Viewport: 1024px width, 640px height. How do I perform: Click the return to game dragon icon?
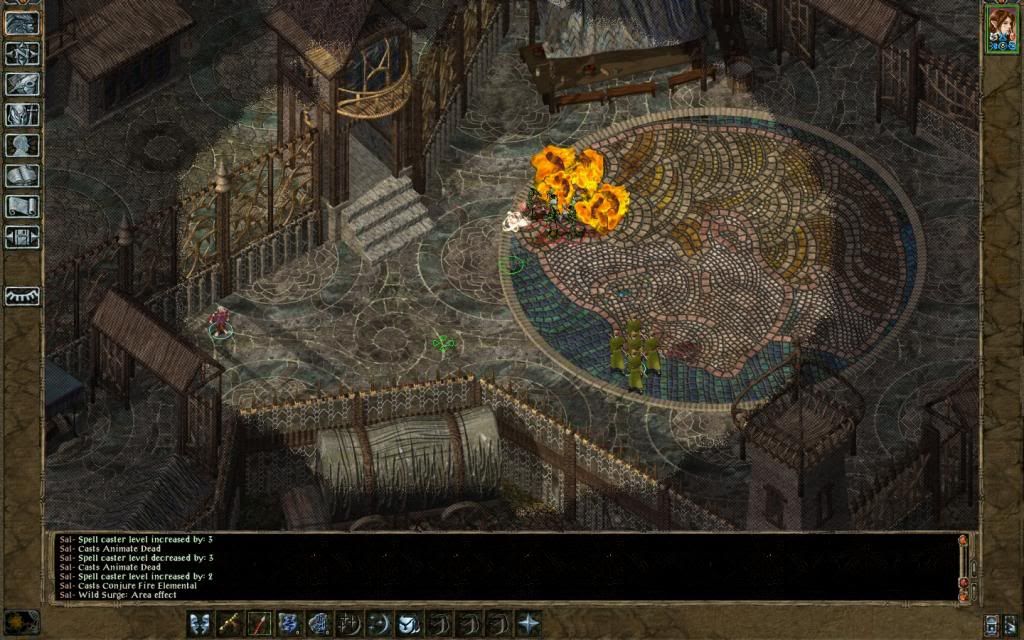tap(22, 22)
